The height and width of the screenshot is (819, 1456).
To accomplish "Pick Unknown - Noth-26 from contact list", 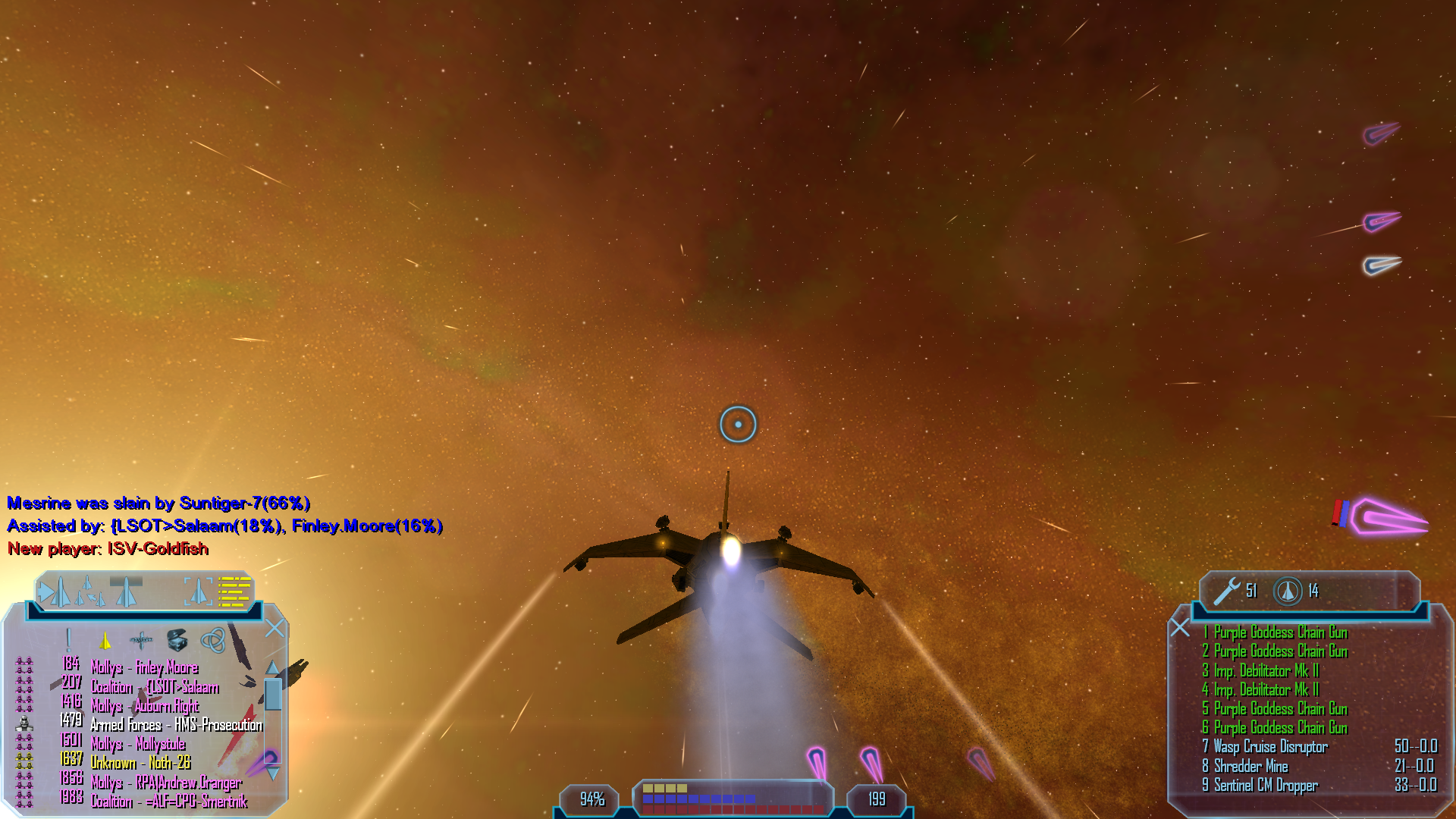I will point(140,763).
